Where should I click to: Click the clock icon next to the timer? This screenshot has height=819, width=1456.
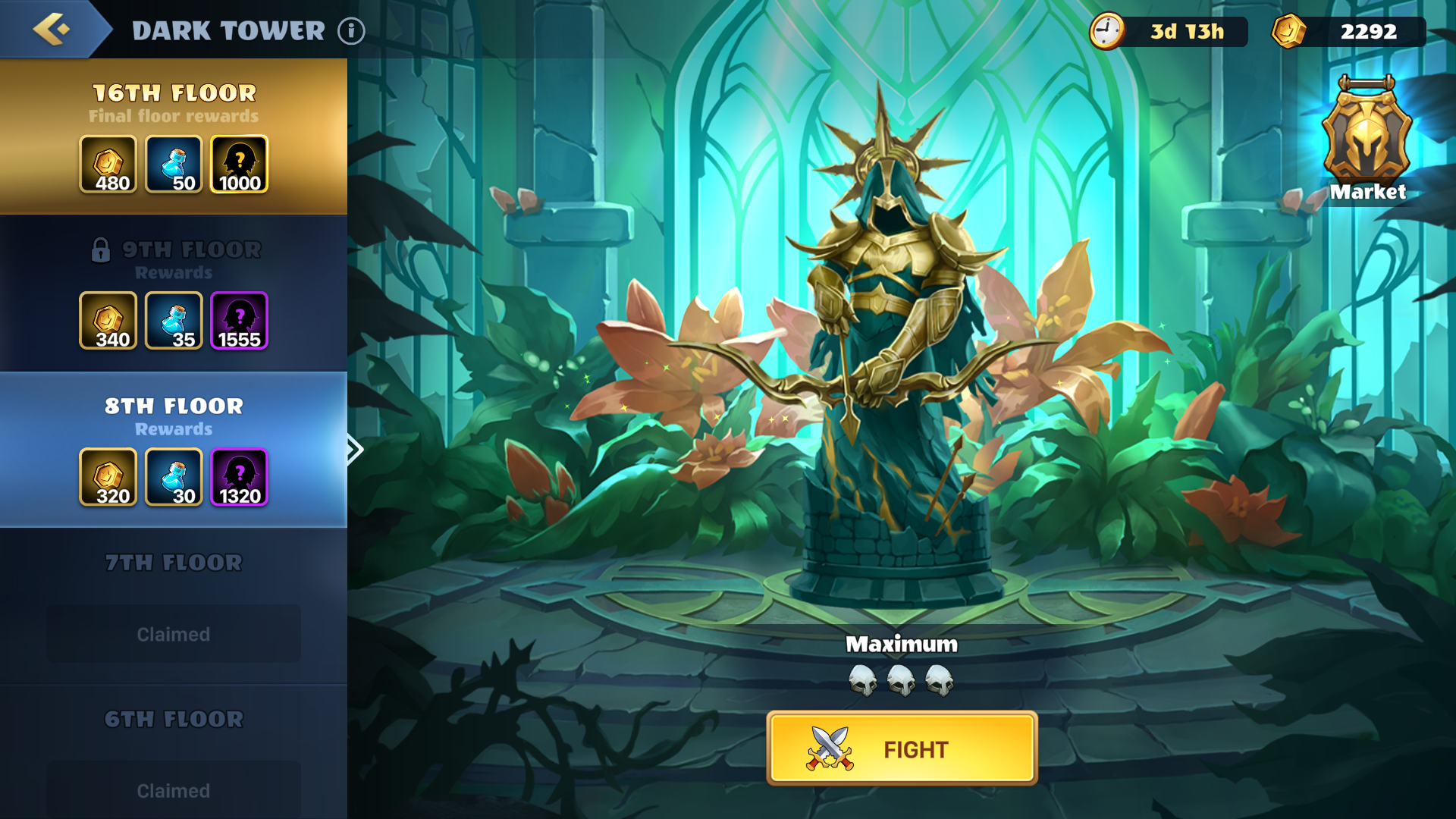1109,31
